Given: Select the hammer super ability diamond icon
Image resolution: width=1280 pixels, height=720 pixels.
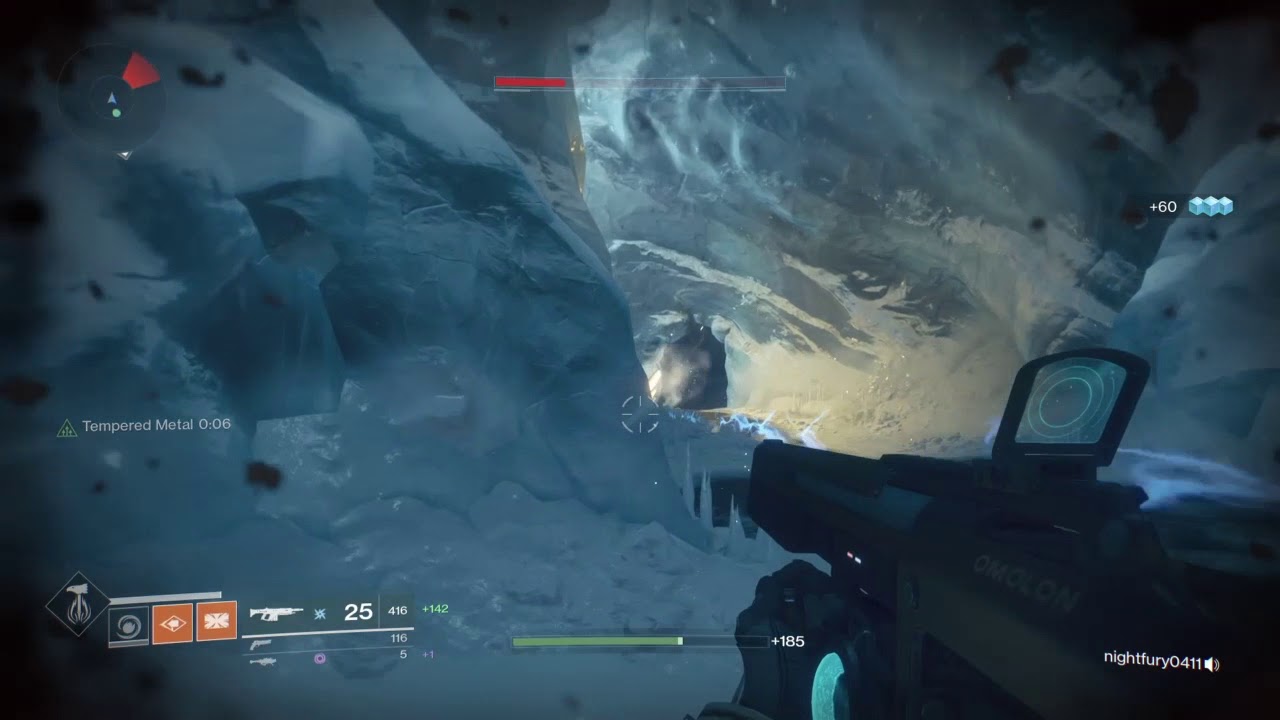Looking at the screenshot, I should [x=77, y=603].
